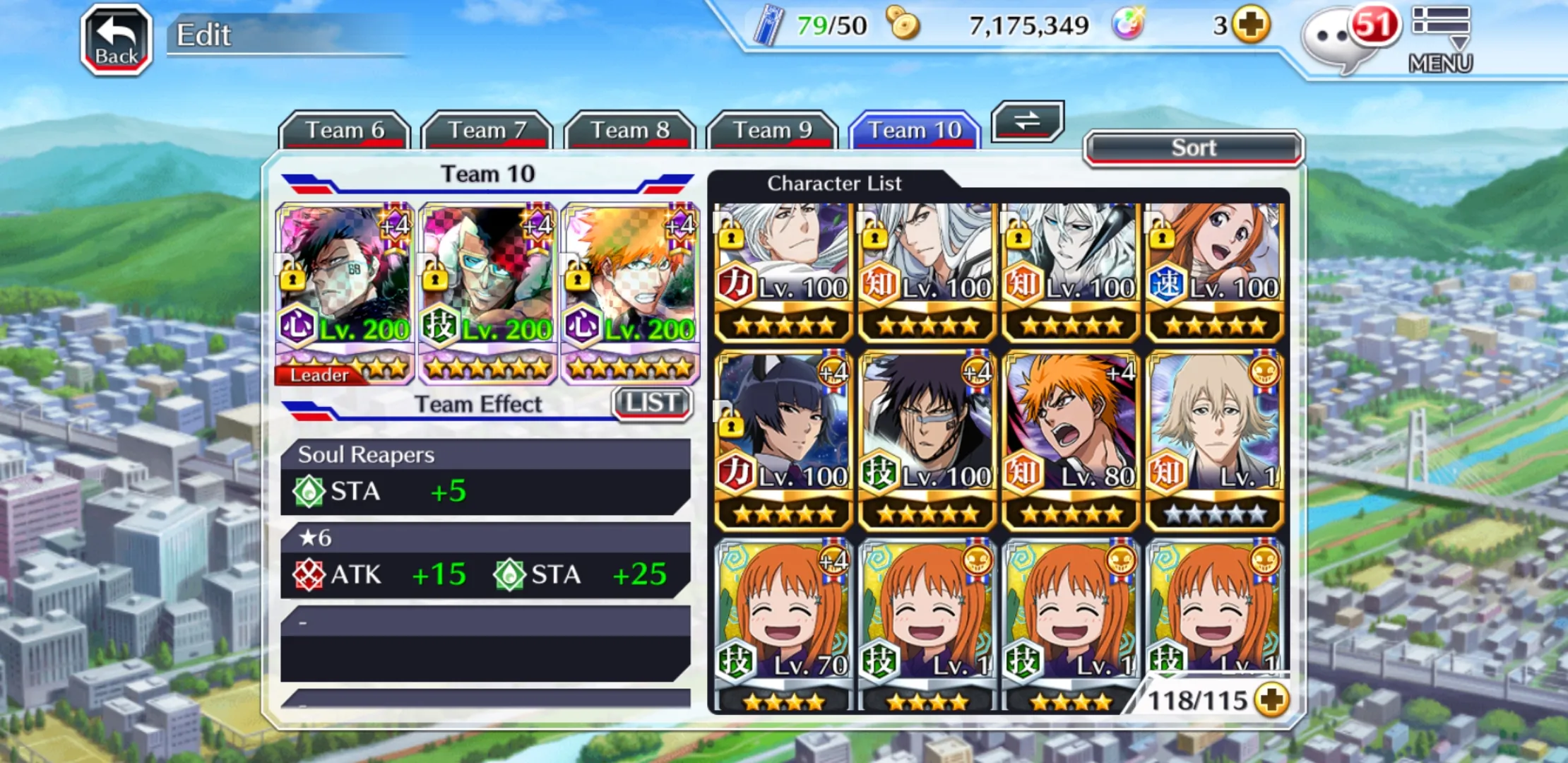Screen dimensions: 1568x763
Task: Select the Leader character in Team 10
Action: point(345,293)
